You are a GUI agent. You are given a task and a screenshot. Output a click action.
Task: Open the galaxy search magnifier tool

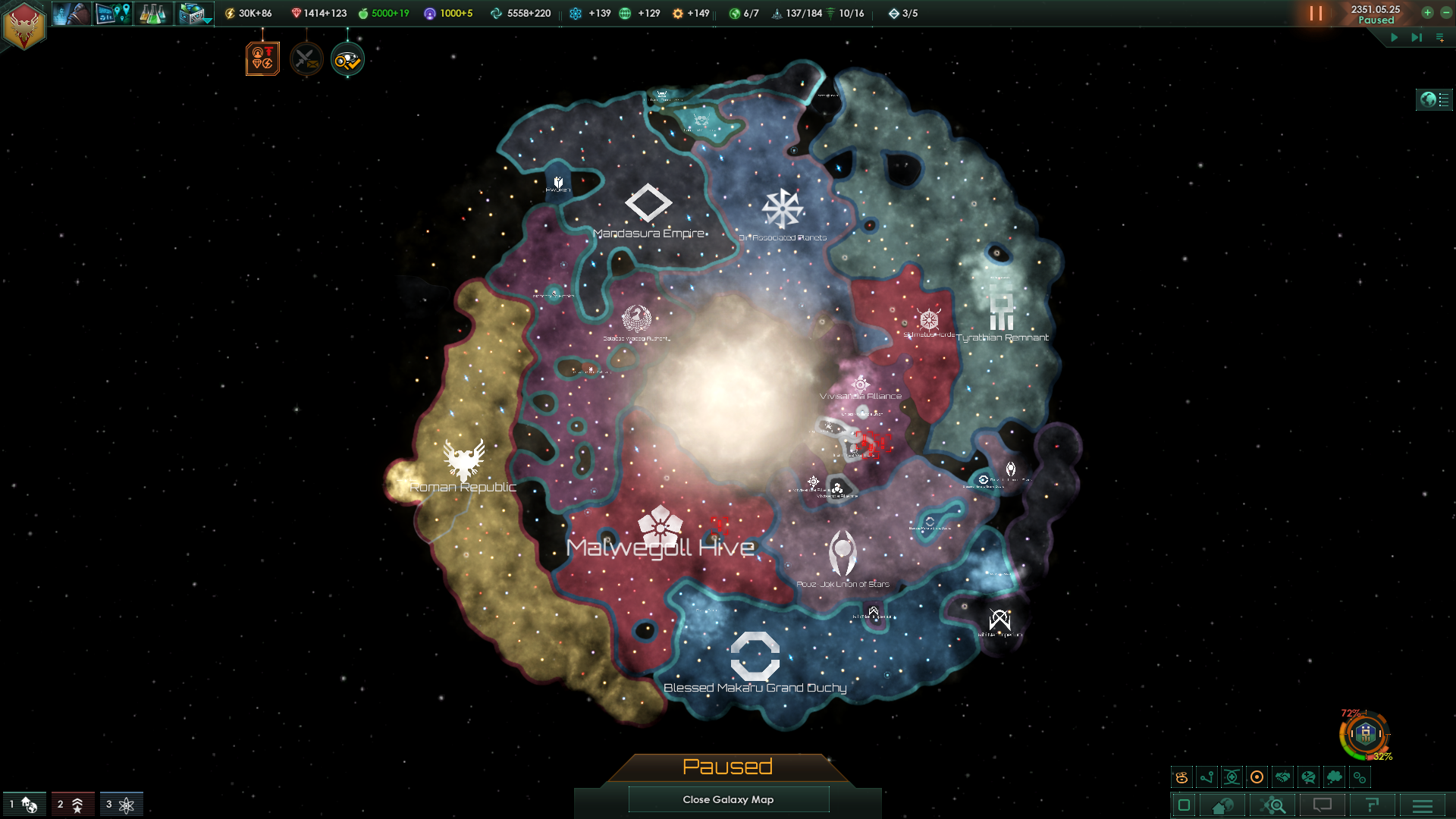click(1272, 805)
